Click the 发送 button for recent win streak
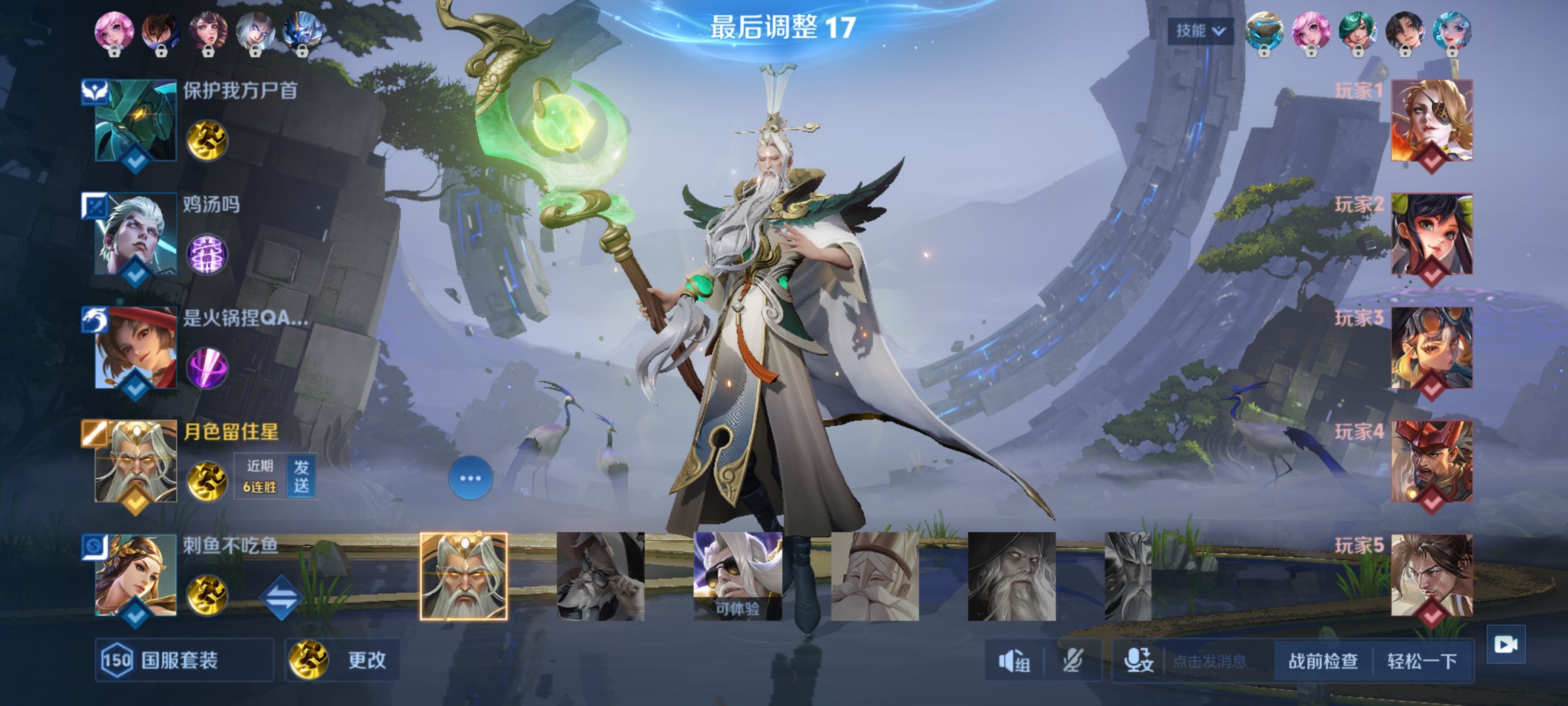The height and width of the screenshot is (706, 1568). [301, 477]
